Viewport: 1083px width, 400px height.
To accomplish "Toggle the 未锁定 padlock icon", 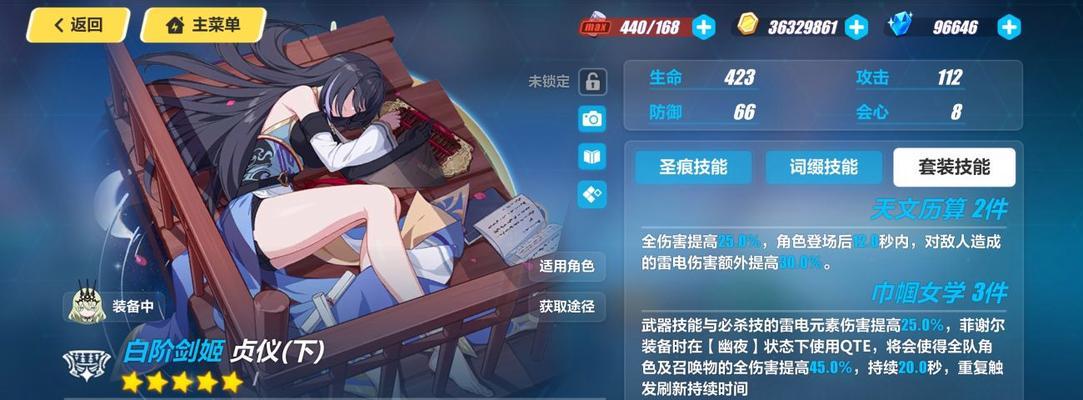I will coord(592,82).
